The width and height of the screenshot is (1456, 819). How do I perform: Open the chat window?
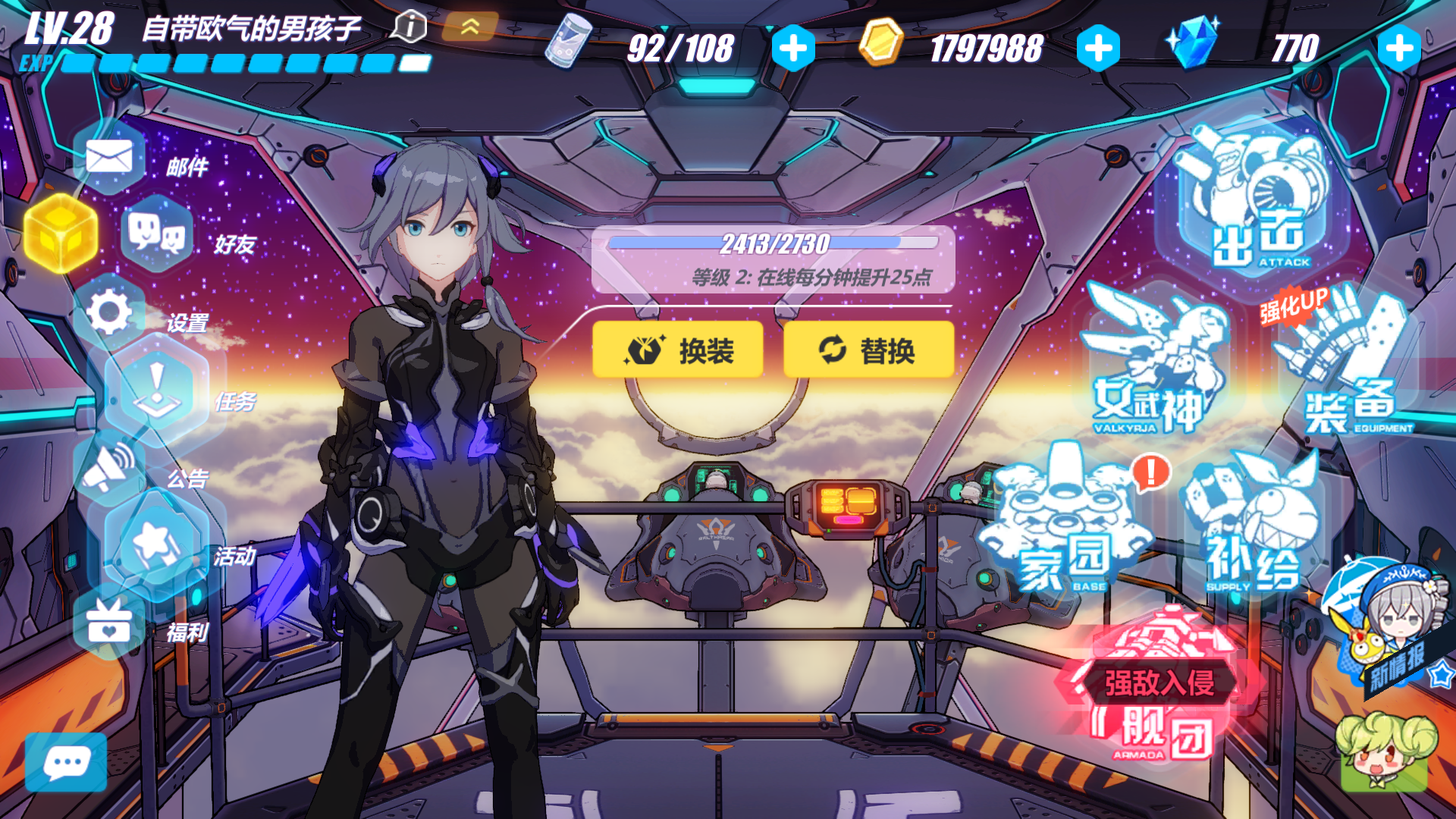pos(68,762)
